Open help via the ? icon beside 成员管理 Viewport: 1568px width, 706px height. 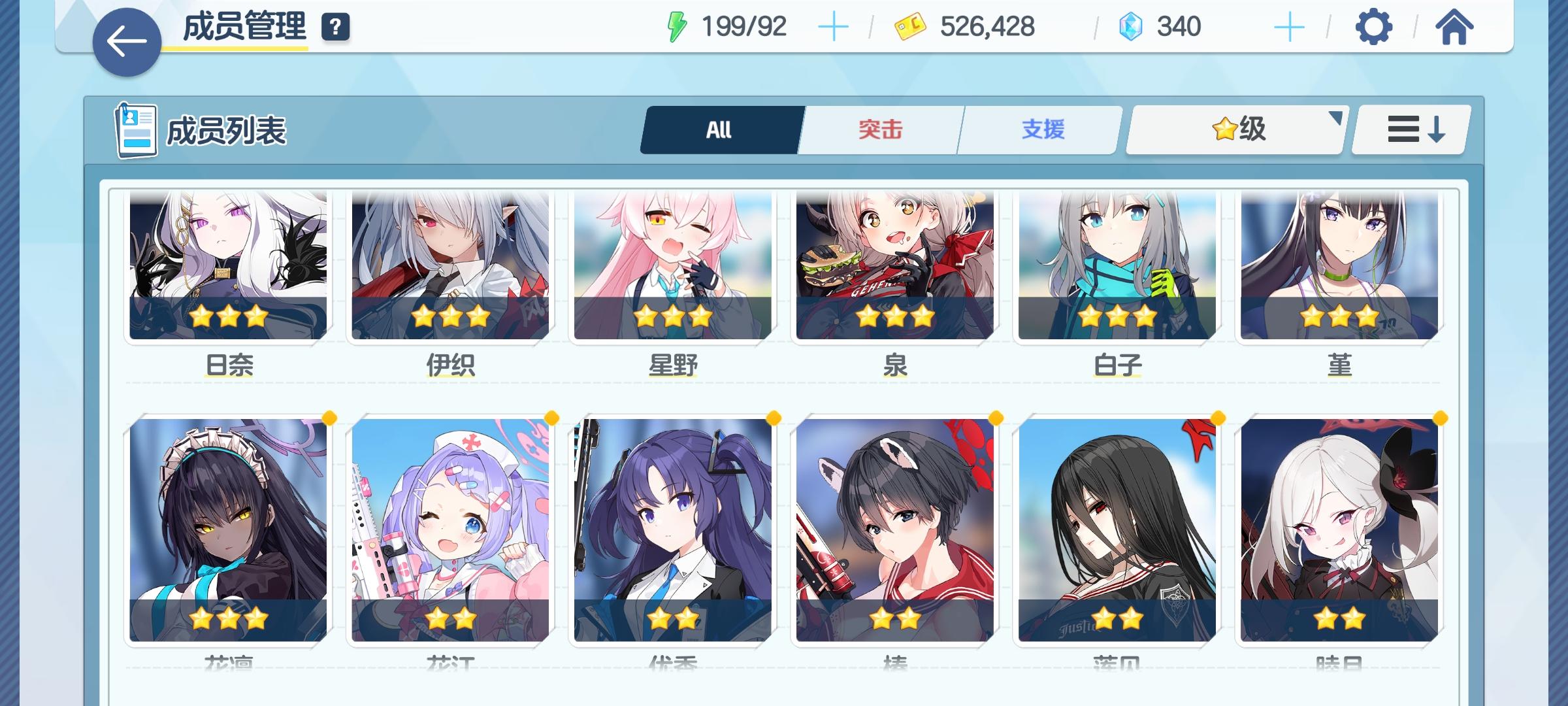pyautogui.click(x=335, y=28)
